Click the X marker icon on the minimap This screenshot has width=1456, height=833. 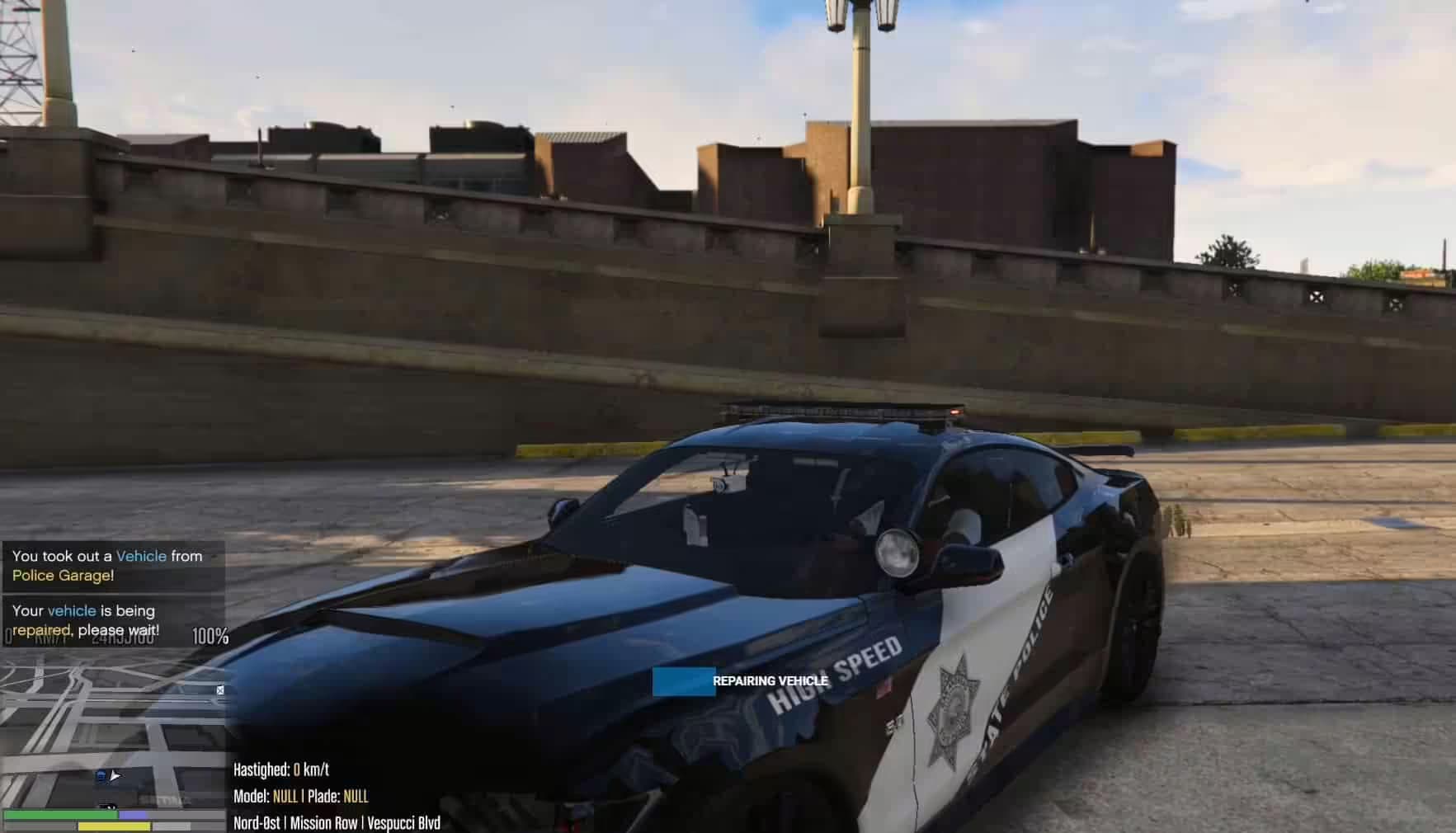(220, 691)
